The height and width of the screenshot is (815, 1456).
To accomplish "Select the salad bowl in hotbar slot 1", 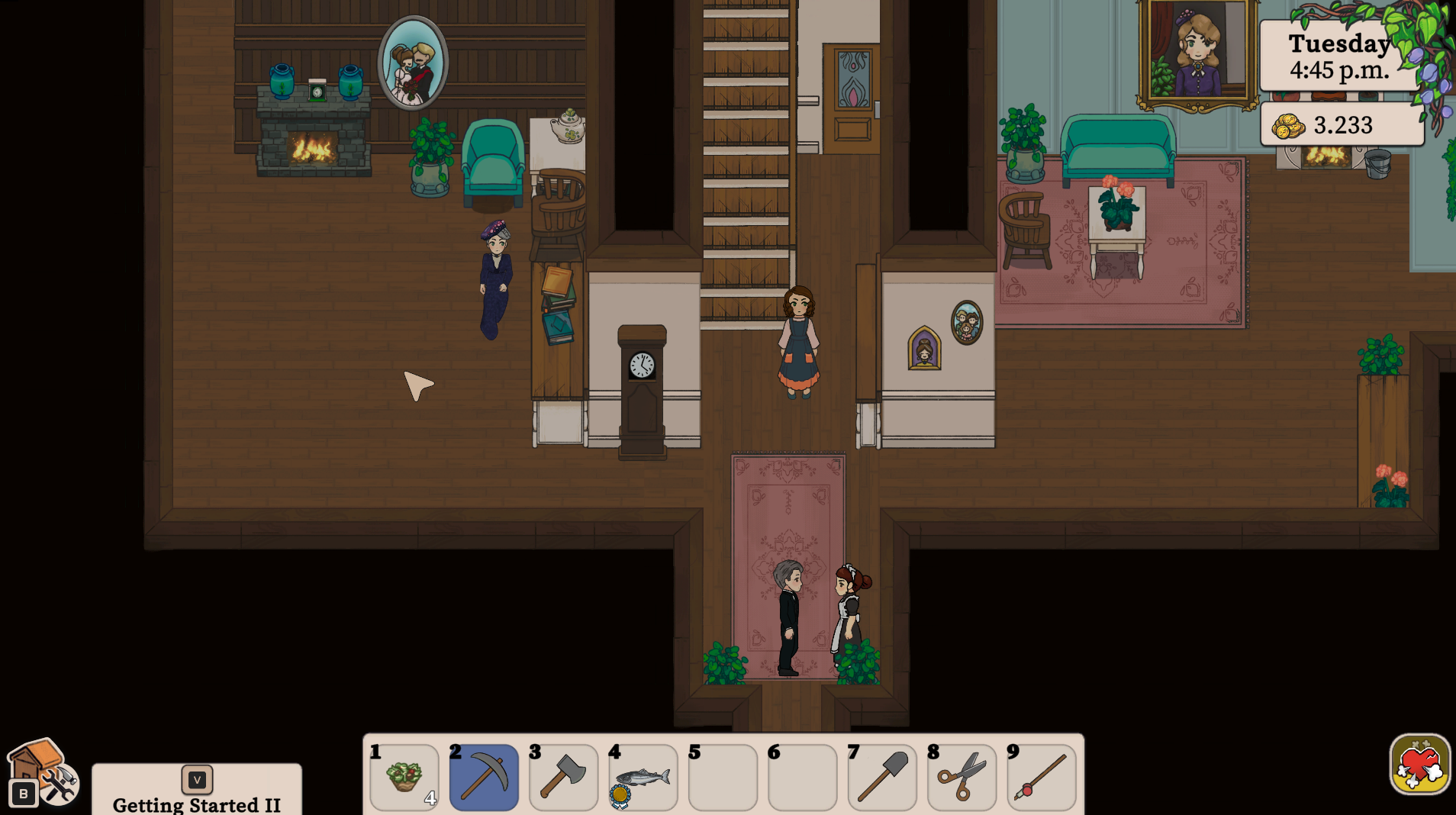I will (x=404, y=777).
